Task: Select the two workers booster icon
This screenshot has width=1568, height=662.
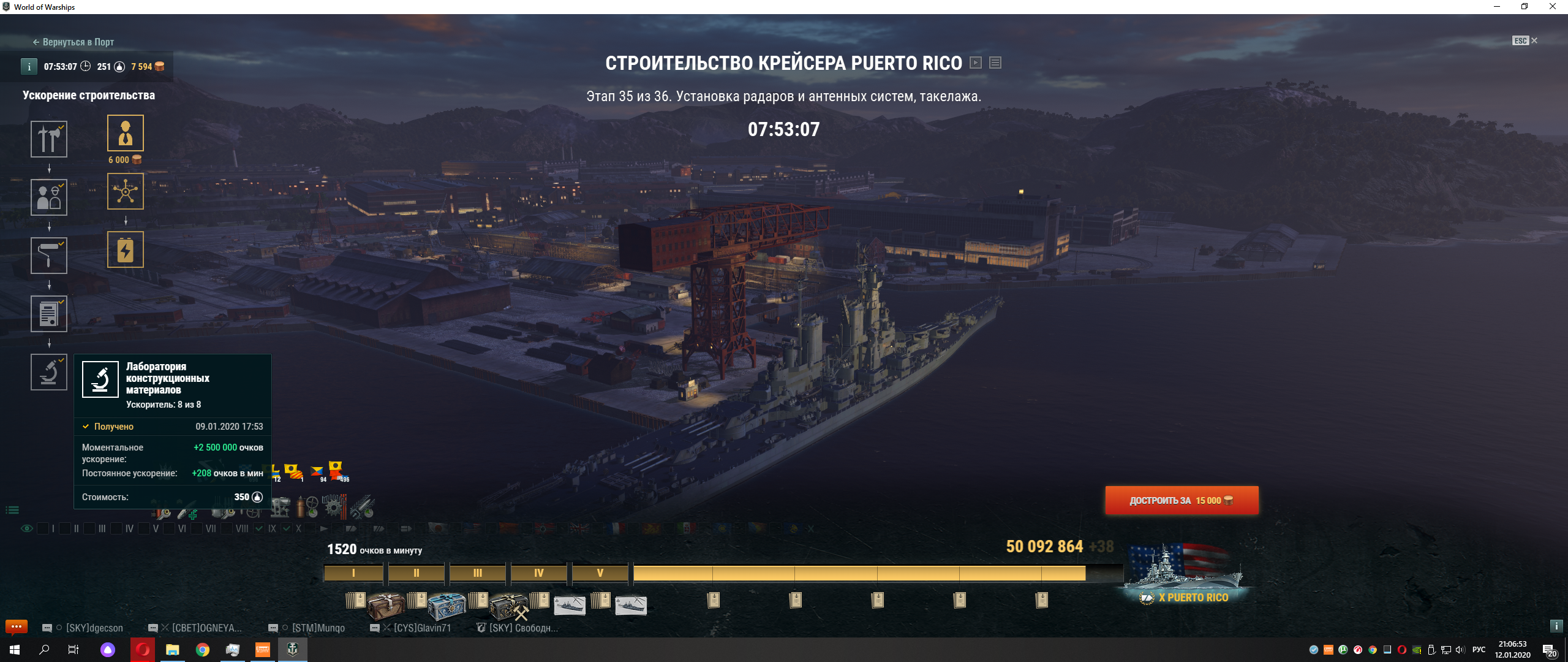Action: [x=49, y=197]
